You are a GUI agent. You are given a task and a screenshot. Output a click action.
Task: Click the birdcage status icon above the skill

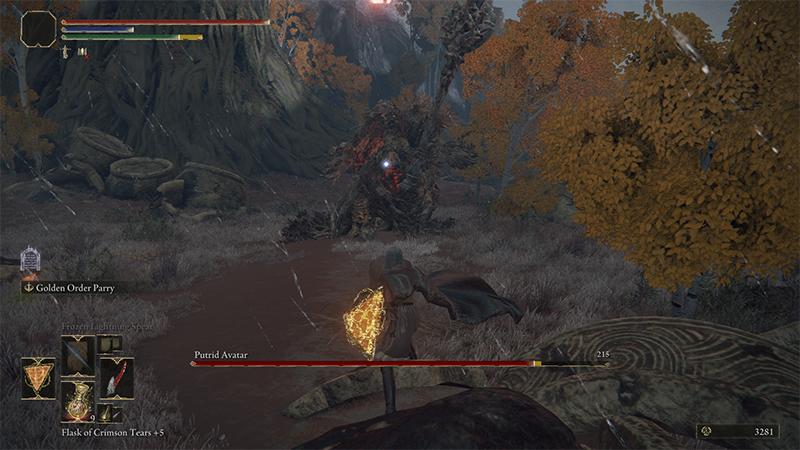point(30,260)
